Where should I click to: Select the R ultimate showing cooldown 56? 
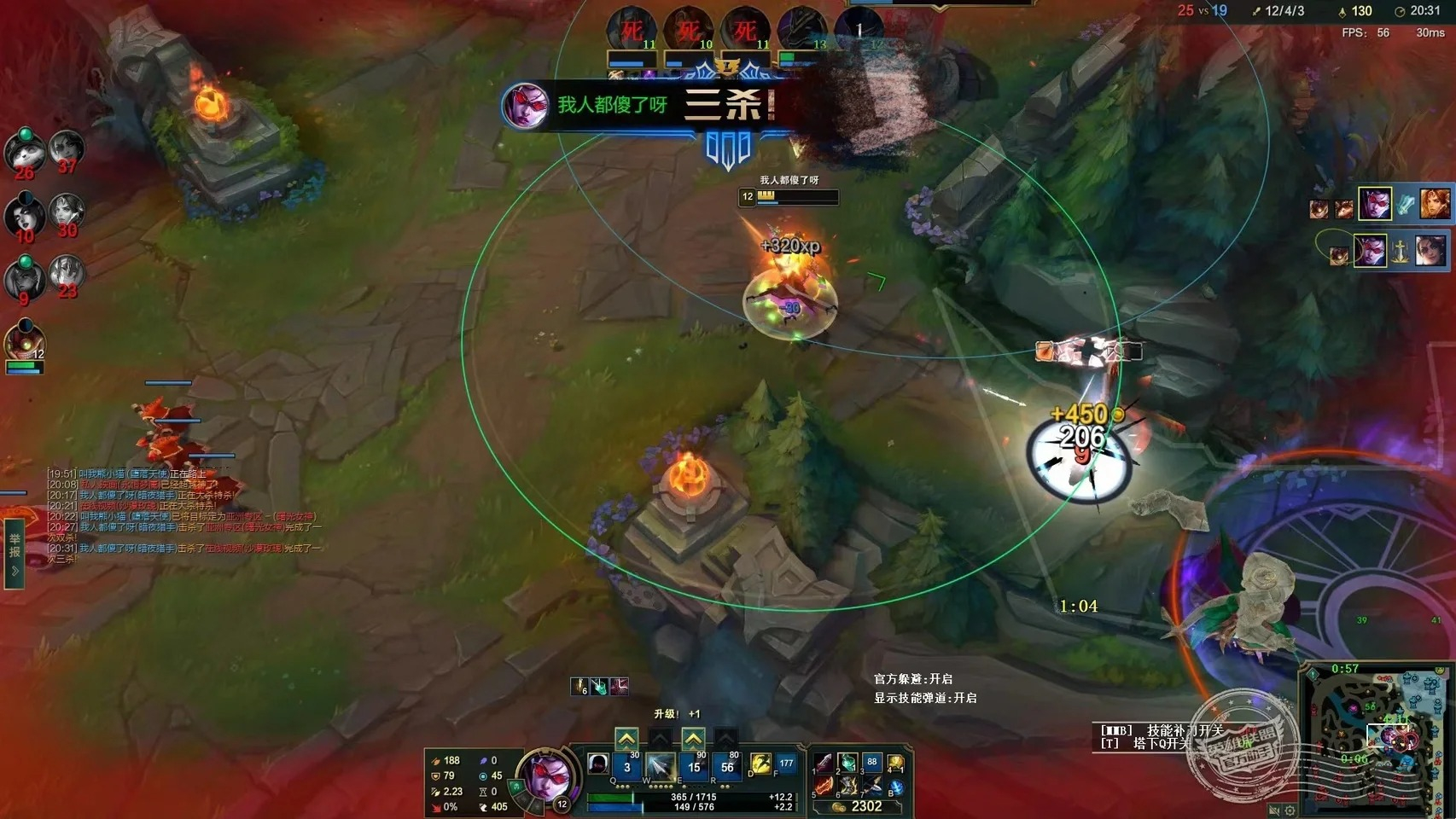[727, 767]
